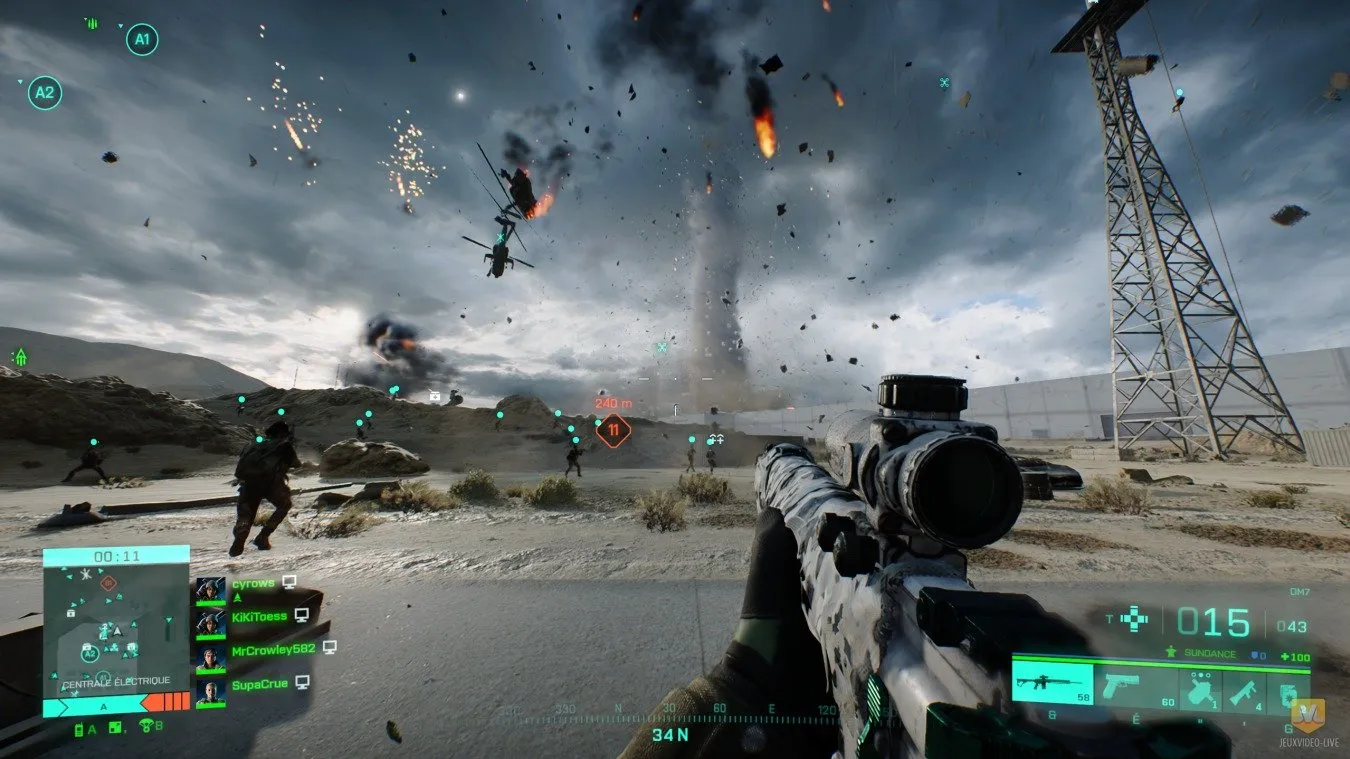Click the PC platform icon beside SupaCrue

pos(301,681)
